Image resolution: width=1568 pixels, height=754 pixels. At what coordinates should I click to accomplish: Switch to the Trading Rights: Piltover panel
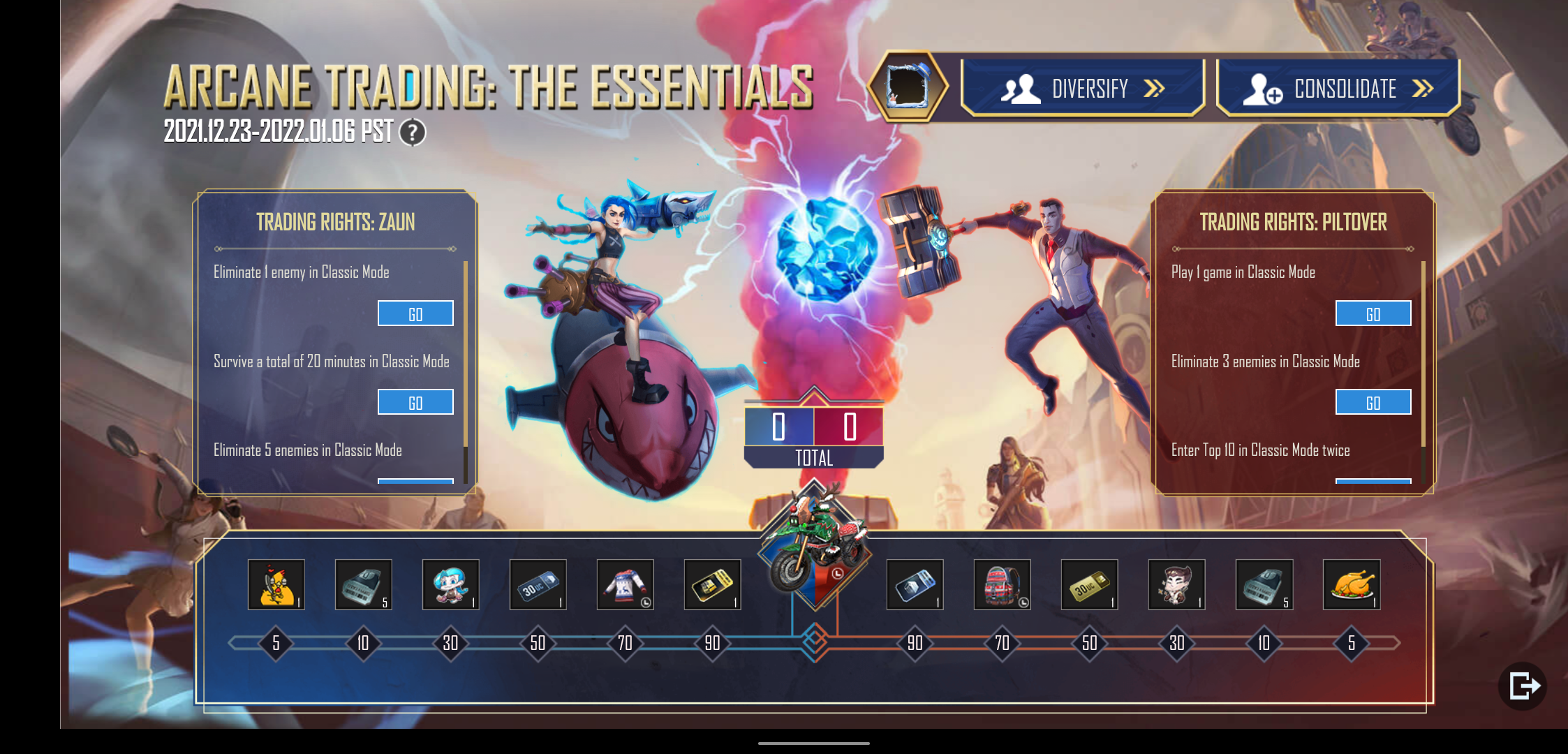pyautogui.click(x=1292, y=222)
